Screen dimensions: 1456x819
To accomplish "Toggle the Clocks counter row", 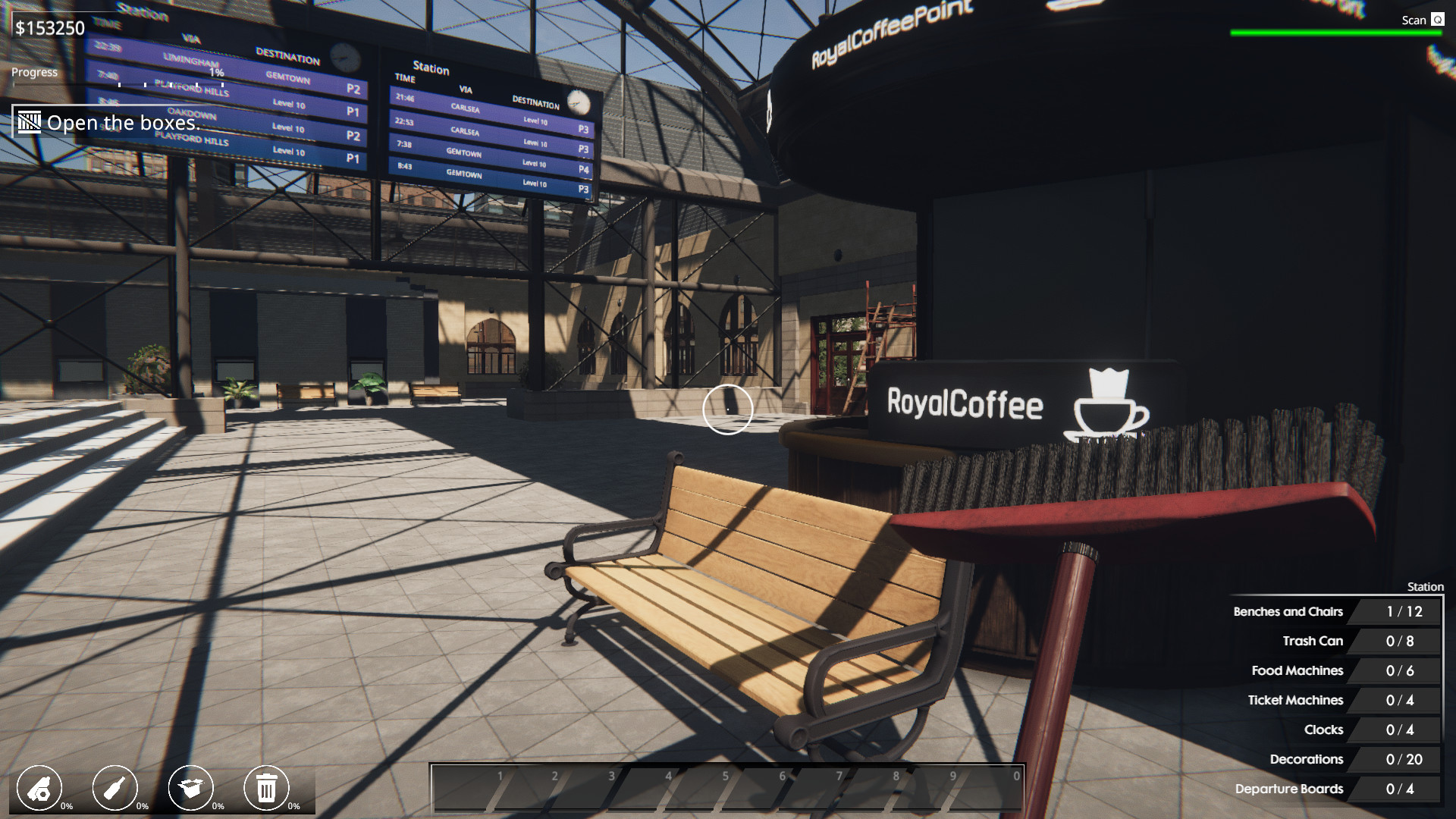I will coord(1323,730).
